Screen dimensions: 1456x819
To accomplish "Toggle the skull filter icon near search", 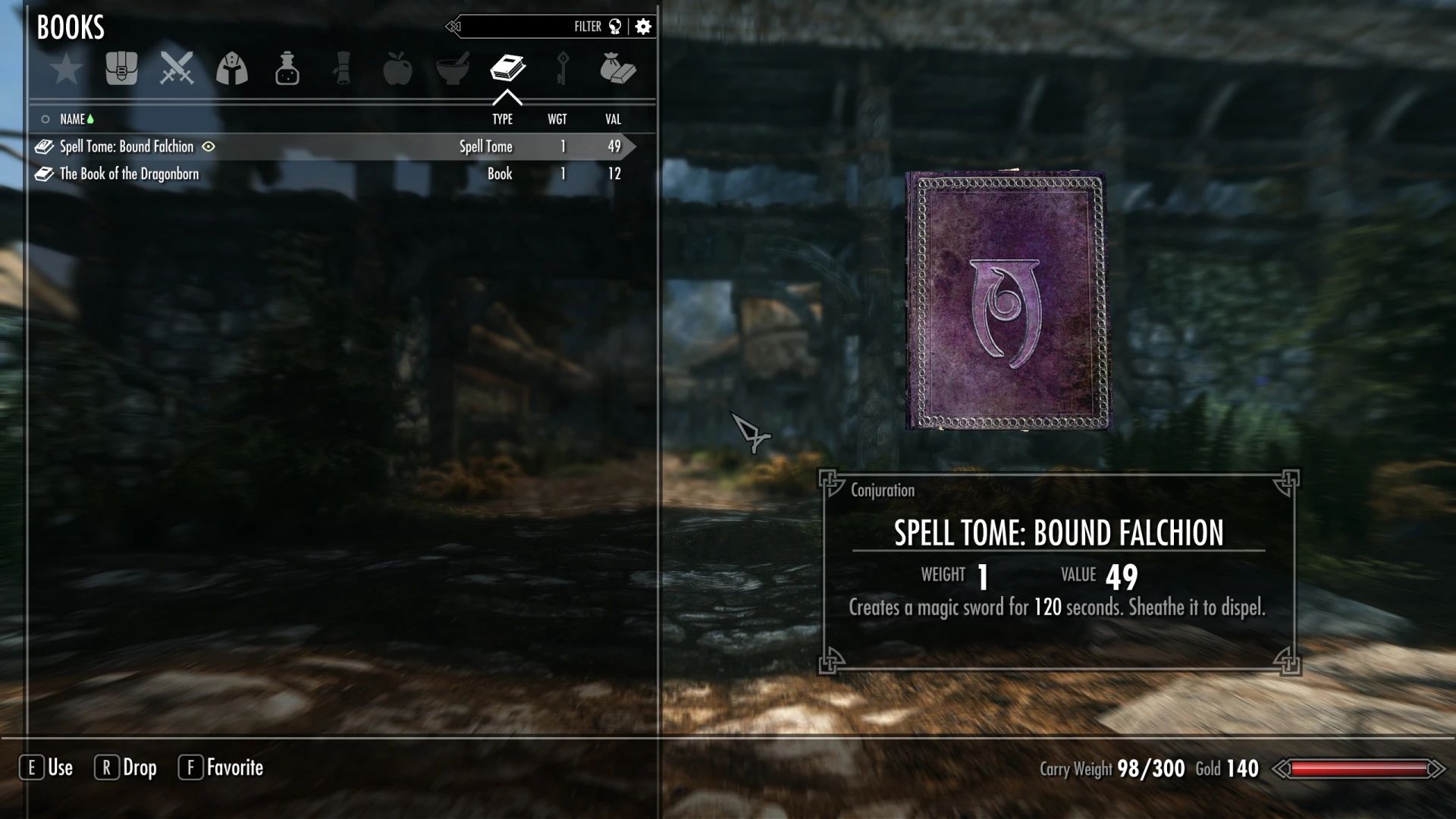I will click(616, 26).
